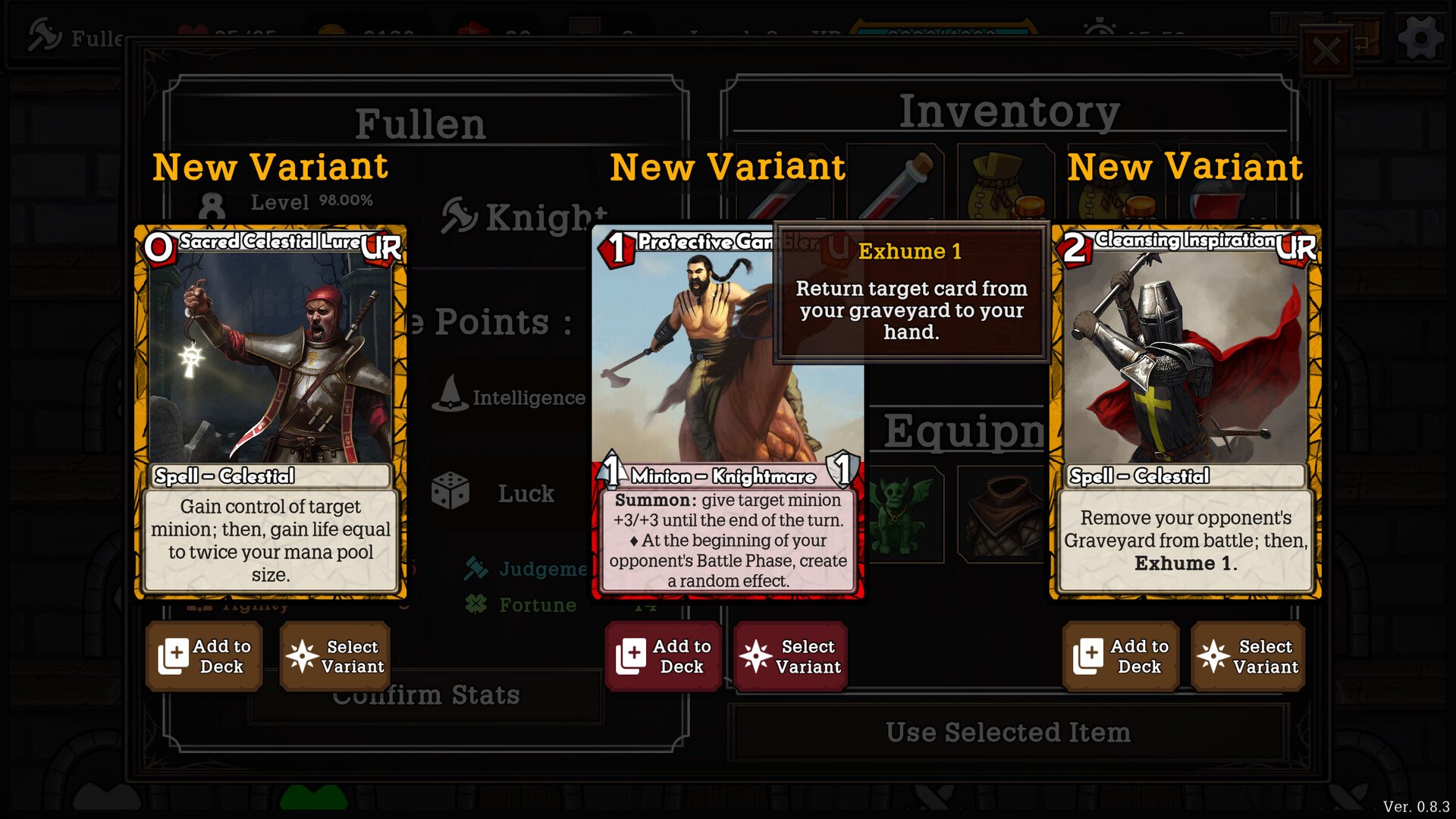Select variant for Cleansing Inspiration

click(x=1248, y=657)
